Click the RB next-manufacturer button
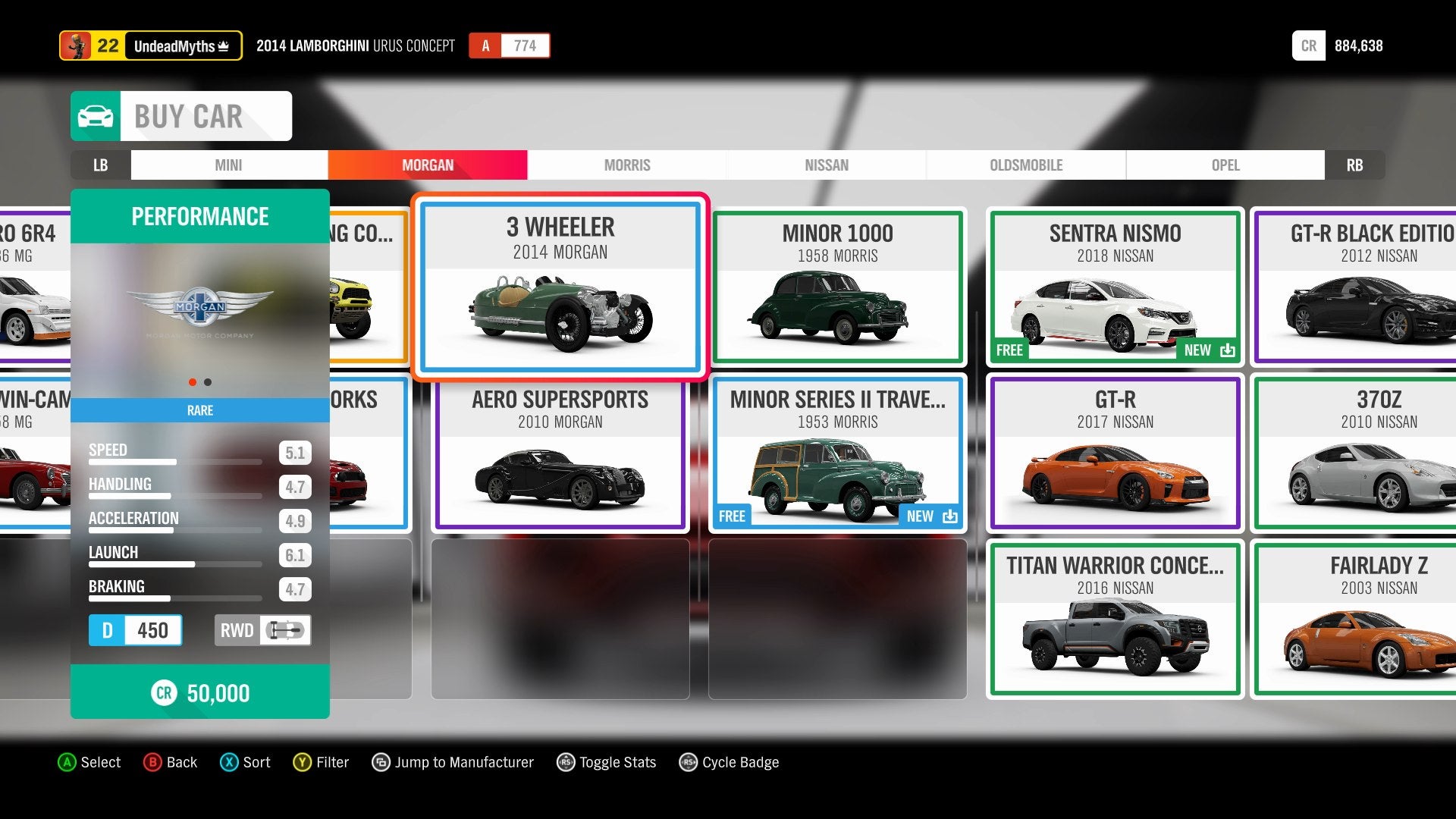This screenshot has width=1456, height=819. click(1354, 165)
